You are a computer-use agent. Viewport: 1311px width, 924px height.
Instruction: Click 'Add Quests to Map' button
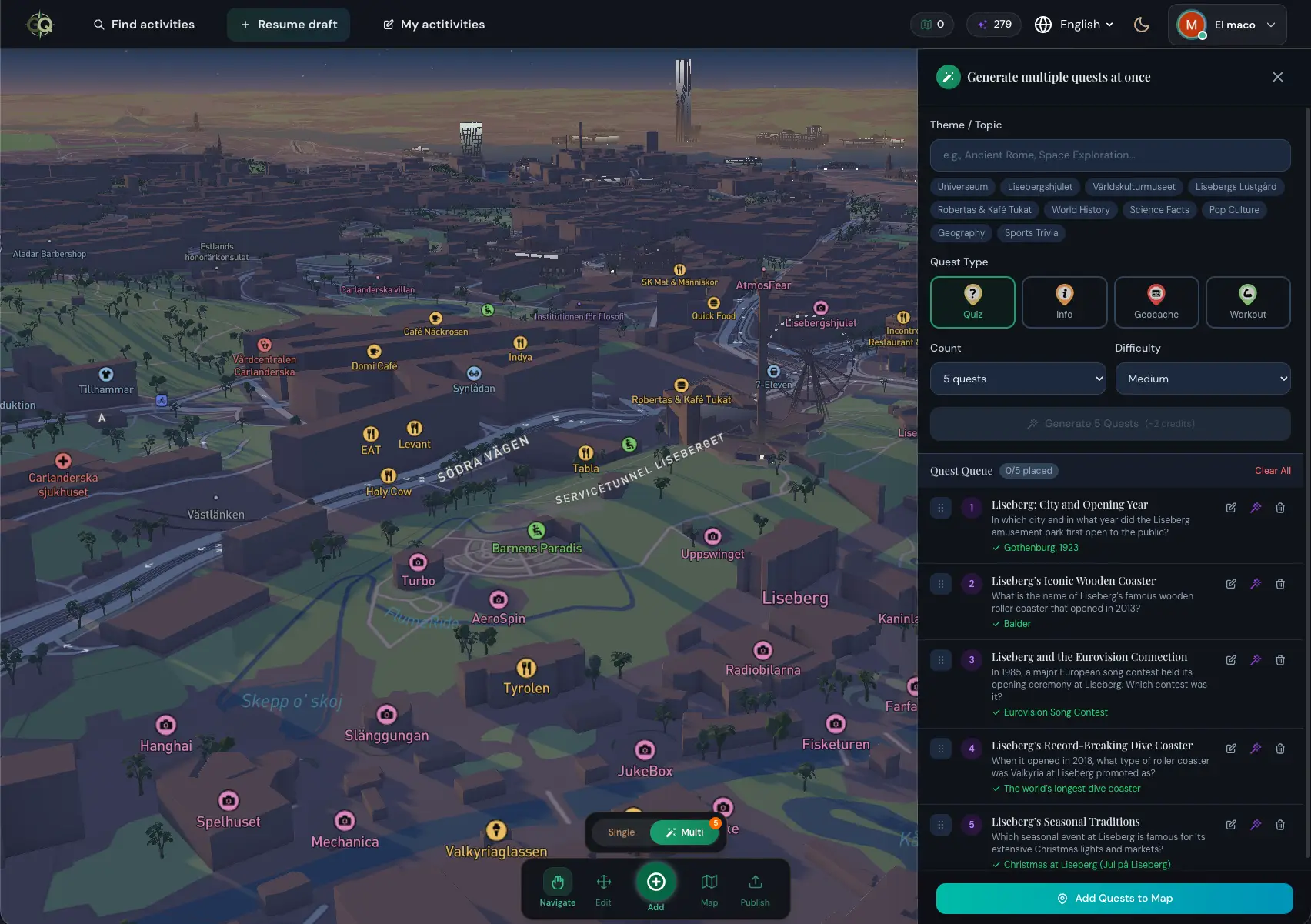(1112, 898)
